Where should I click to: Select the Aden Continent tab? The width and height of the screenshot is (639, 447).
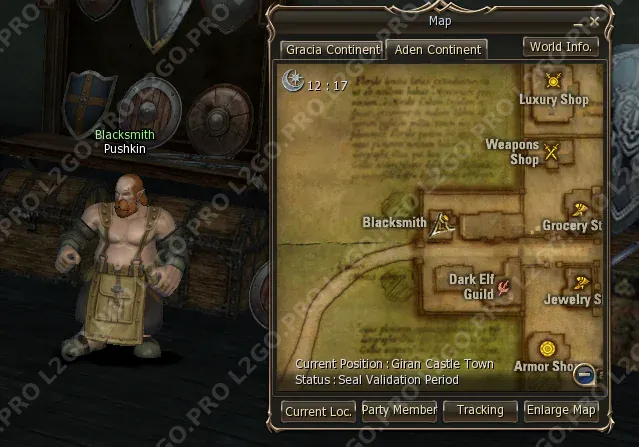point(436,49)
